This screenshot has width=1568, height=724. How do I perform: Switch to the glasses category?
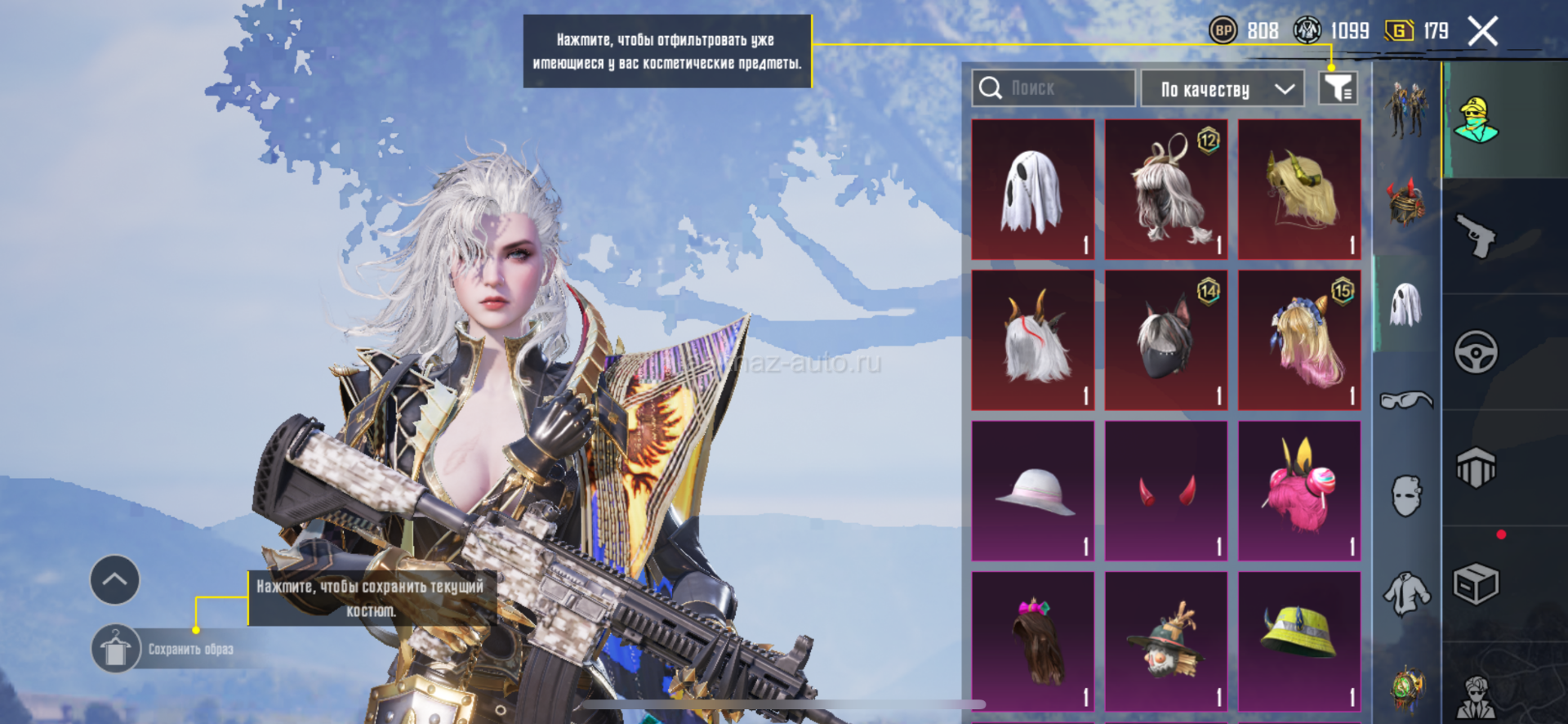(1406, 400)
